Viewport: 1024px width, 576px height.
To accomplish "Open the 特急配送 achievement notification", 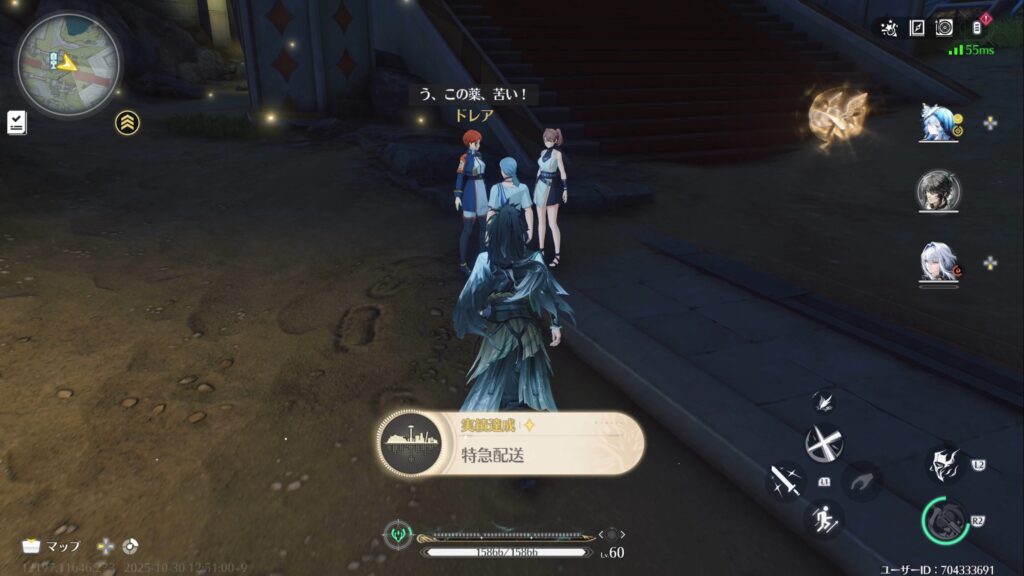I will point(511,443).
